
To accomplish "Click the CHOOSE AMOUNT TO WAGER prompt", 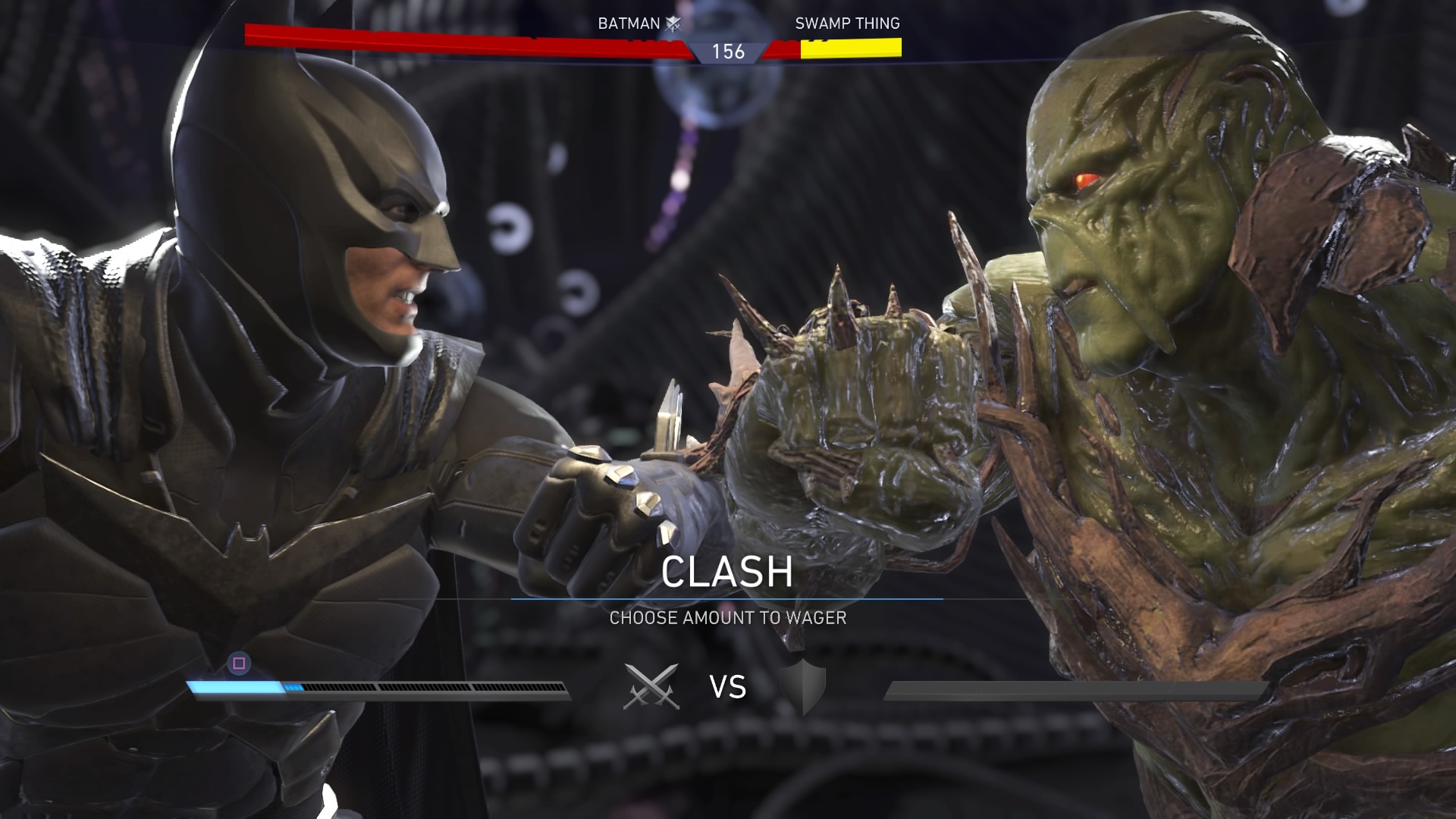I will 726,620.
